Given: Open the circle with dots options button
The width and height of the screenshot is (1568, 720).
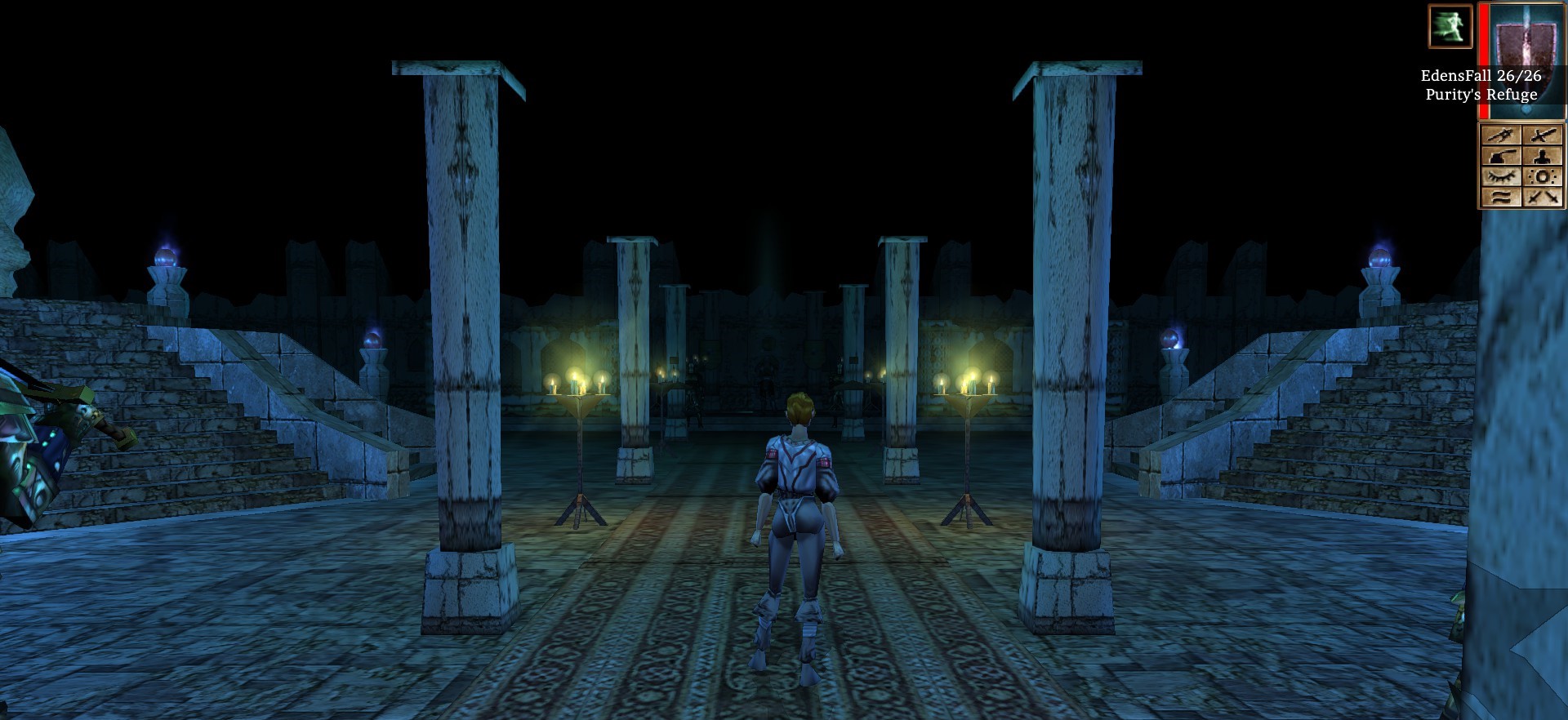Looking at the screenshot, I should (x=1543, y=176).
